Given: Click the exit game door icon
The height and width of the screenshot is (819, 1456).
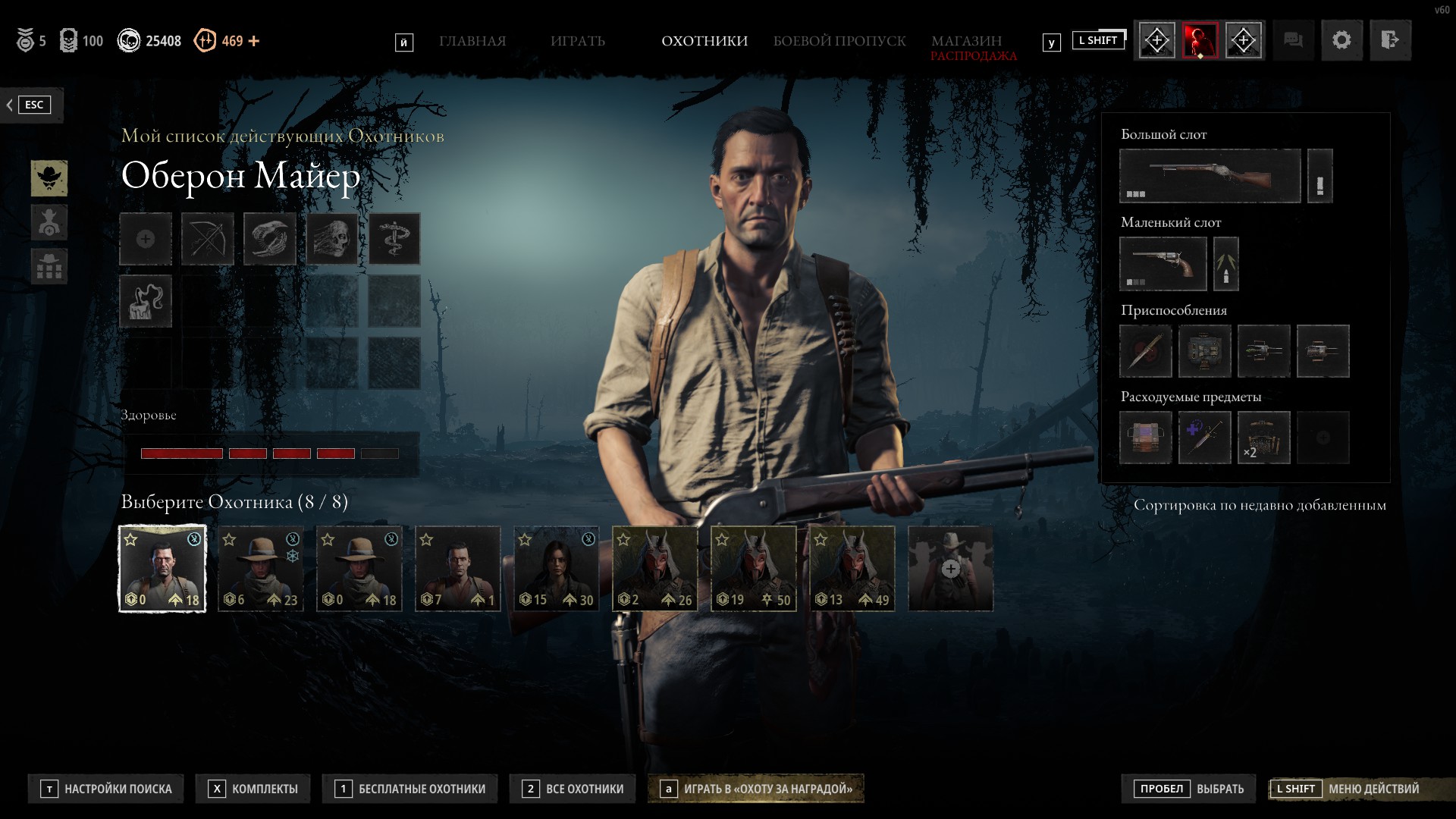Looking at the screenshot, I should (x=1389, y=40).
